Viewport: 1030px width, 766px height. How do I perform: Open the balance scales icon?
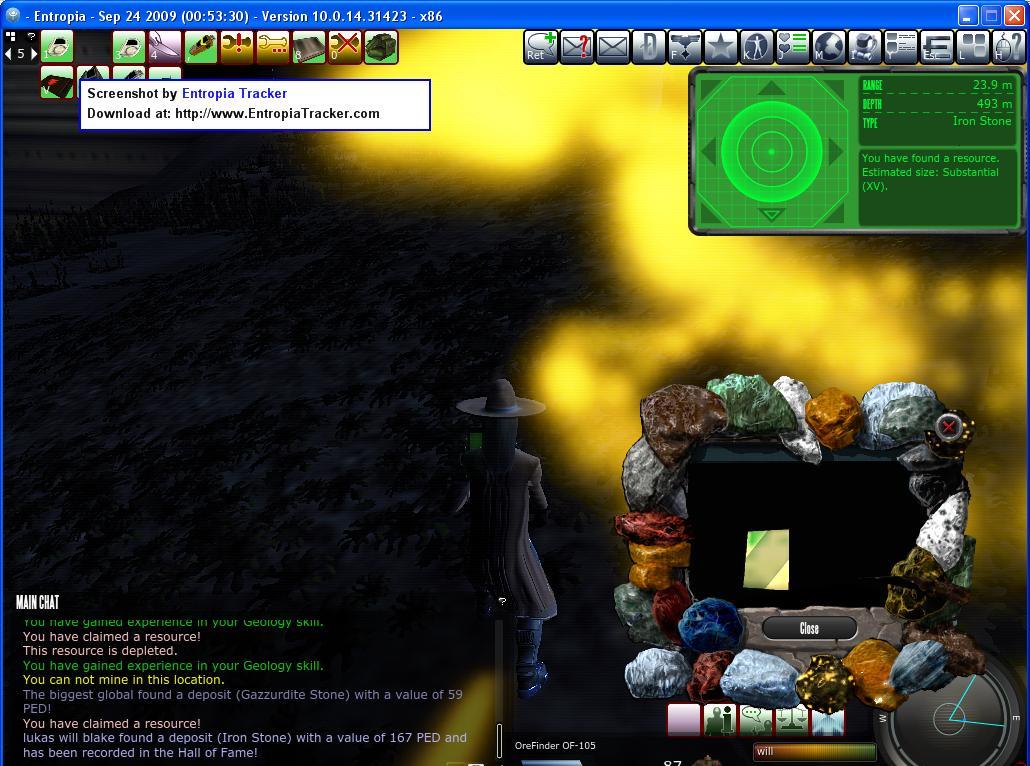[x=791, y=720]
